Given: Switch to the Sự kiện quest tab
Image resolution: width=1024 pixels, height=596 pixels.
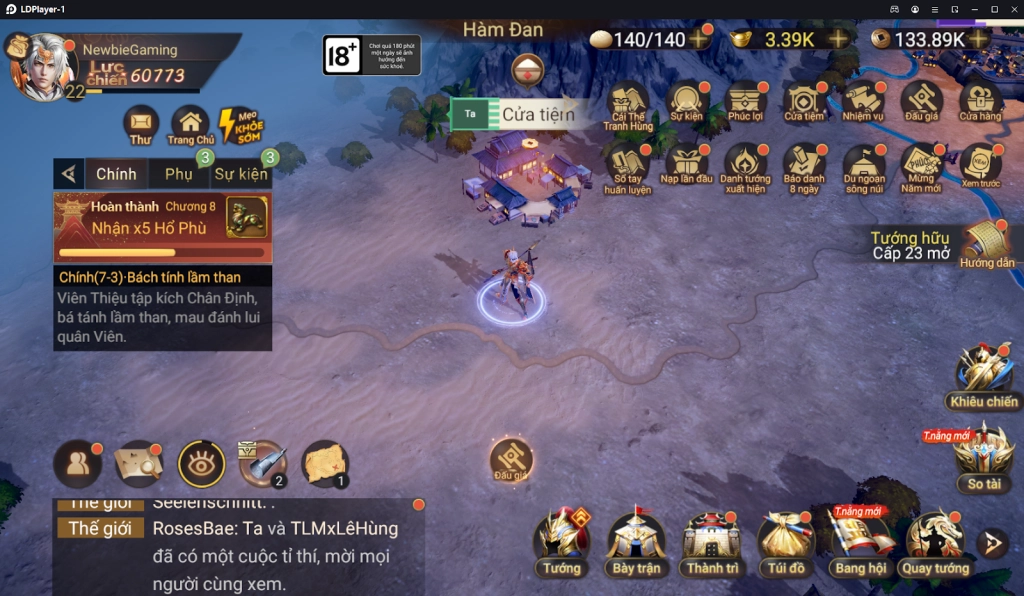Looking at the screenshot, I should click(x=240, y=174).
